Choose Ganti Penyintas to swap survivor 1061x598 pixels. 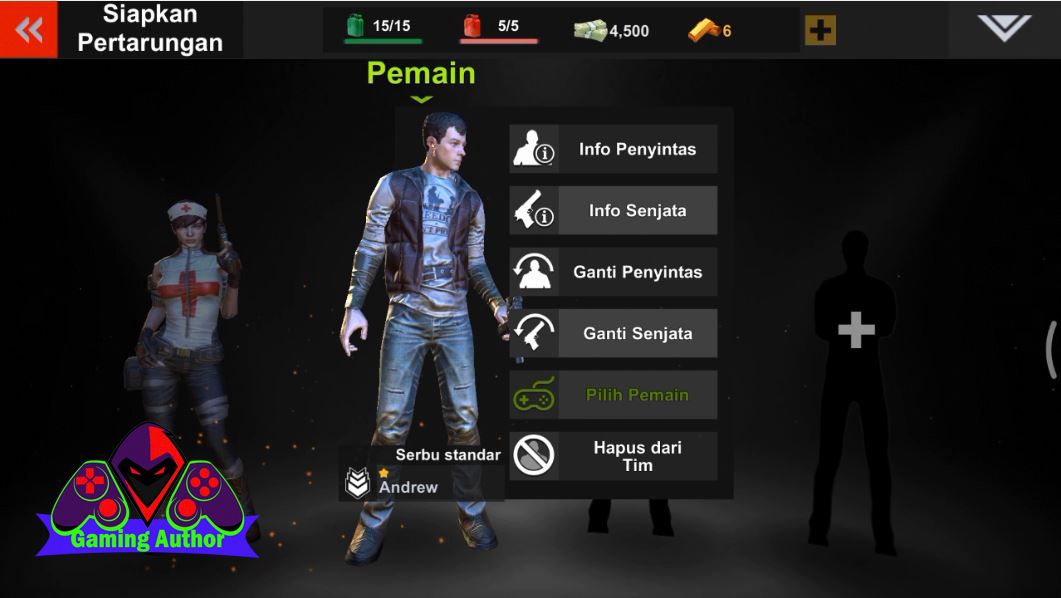pyautogui.click(x=613, y=272)
